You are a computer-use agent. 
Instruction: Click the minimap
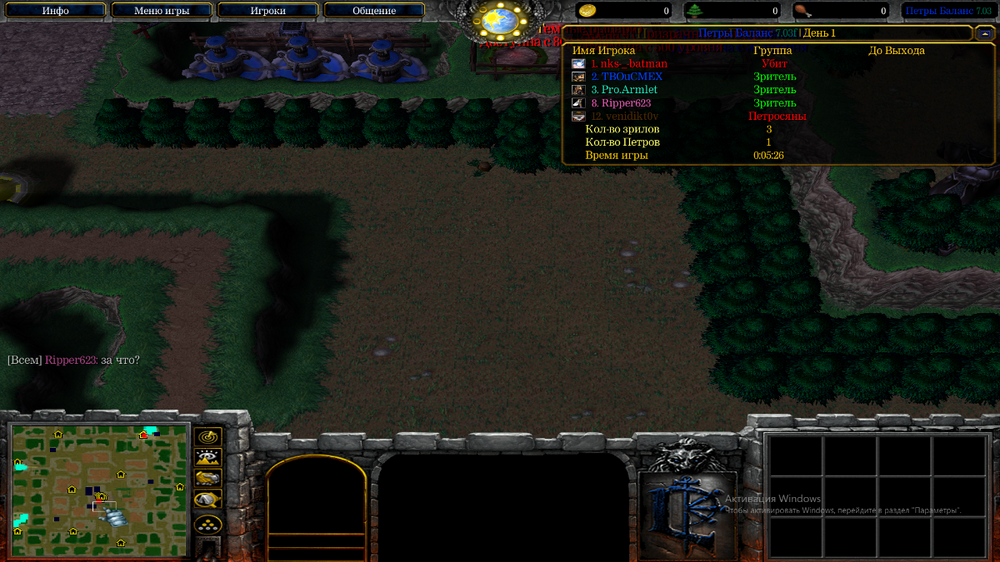99,485
